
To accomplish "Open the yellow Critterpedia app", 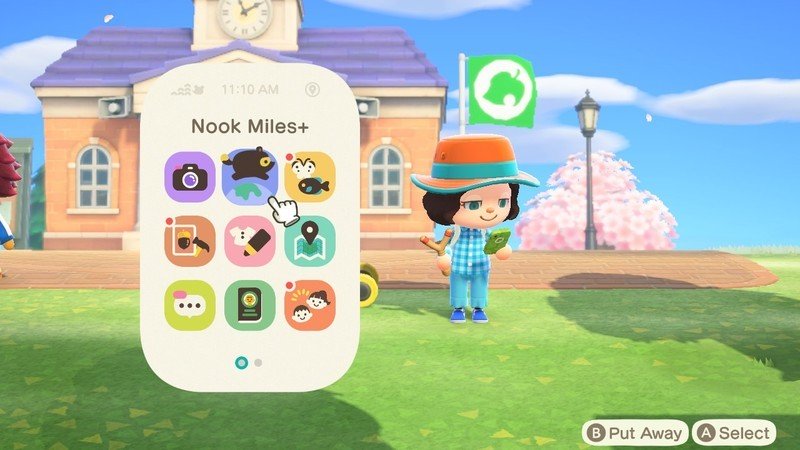I will pyautogui.click(x=309, y=177).
